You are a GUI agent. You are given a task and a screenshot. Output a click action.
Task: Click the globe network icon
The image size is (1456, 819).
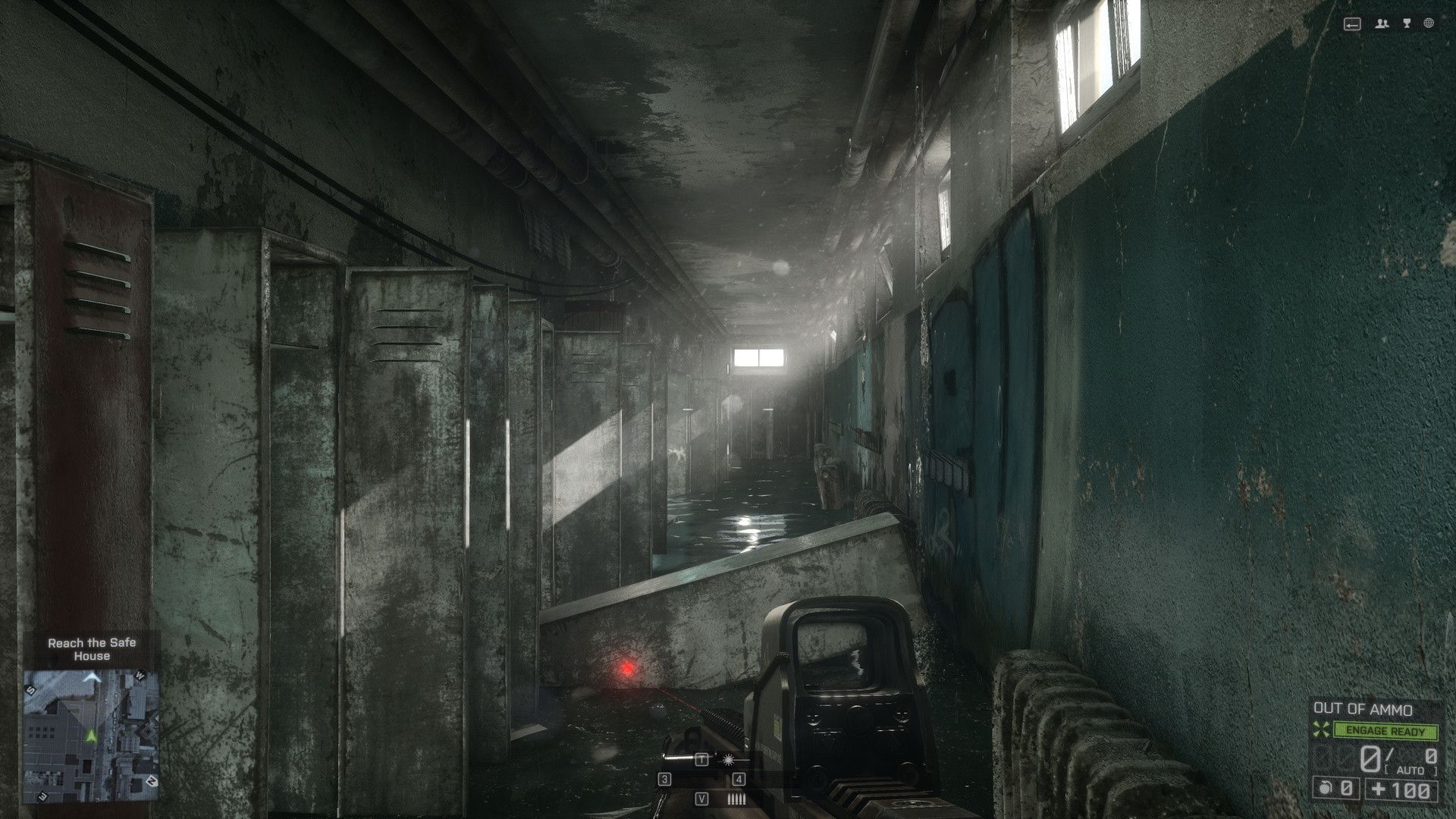1429,24
